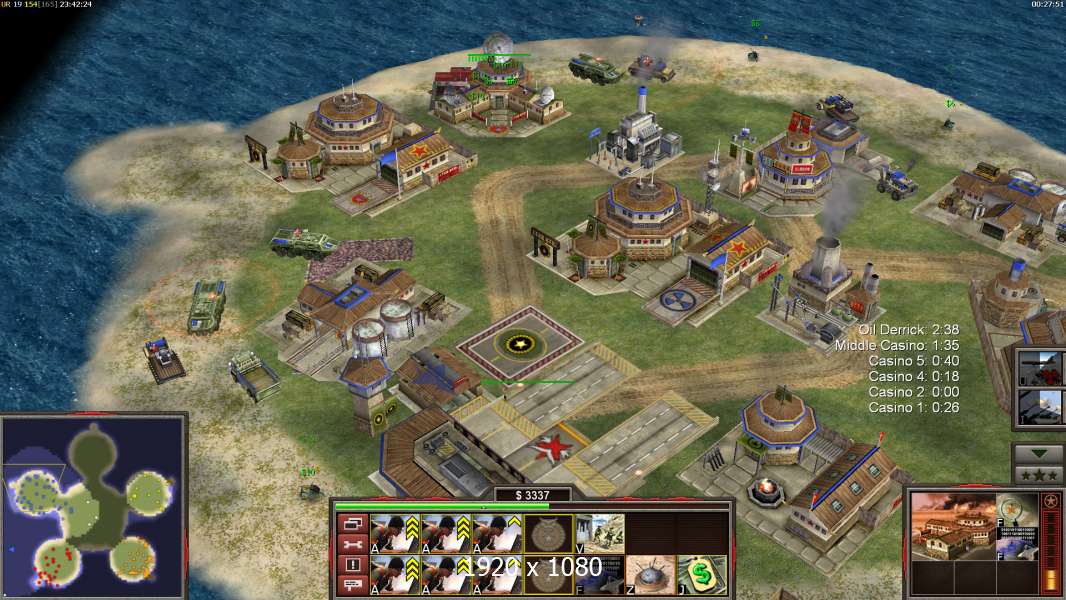Open the exclamation mark alert button
Image resolution: width=1066 pixels, height=600 pixels.
pos(352,564)
